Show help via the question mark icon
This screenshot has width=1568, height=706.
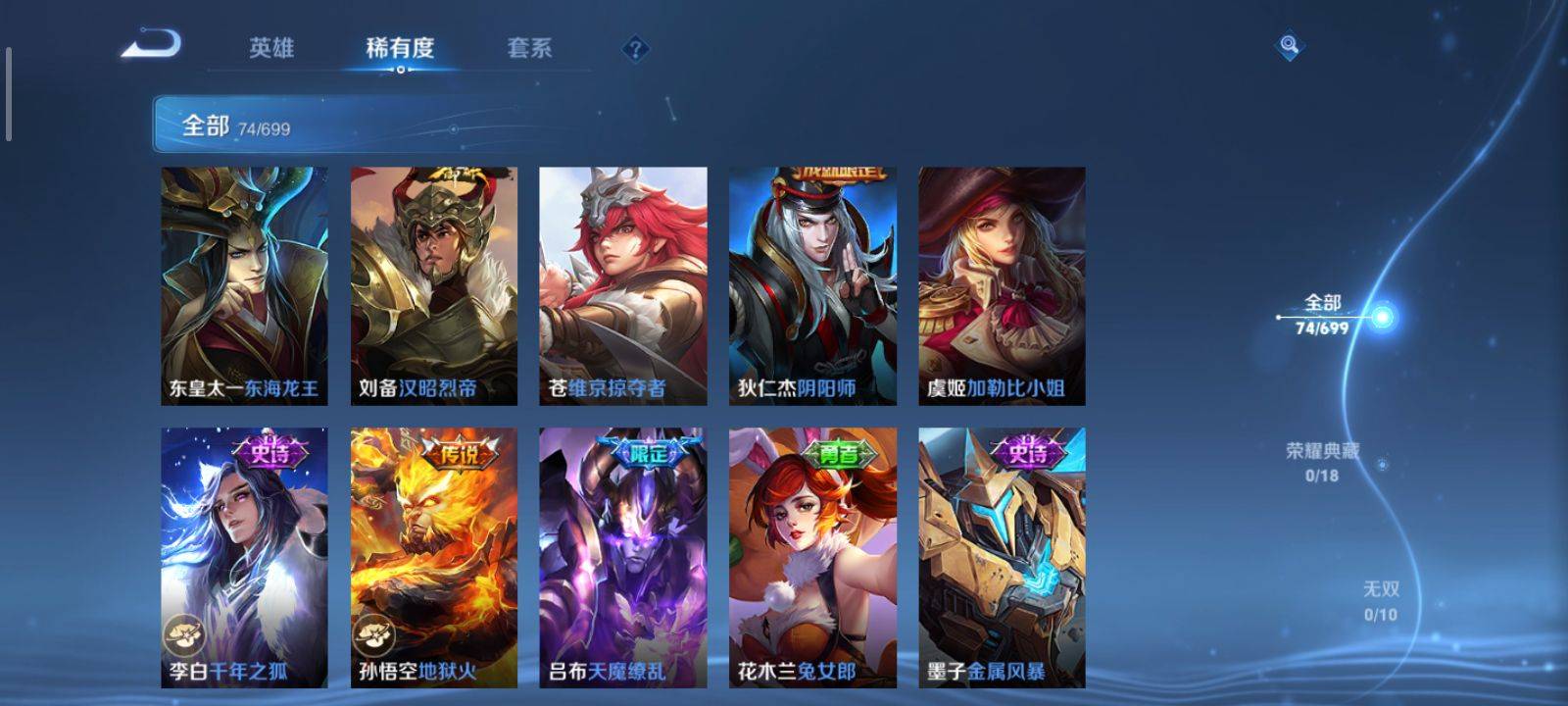[x=635, y=48]
